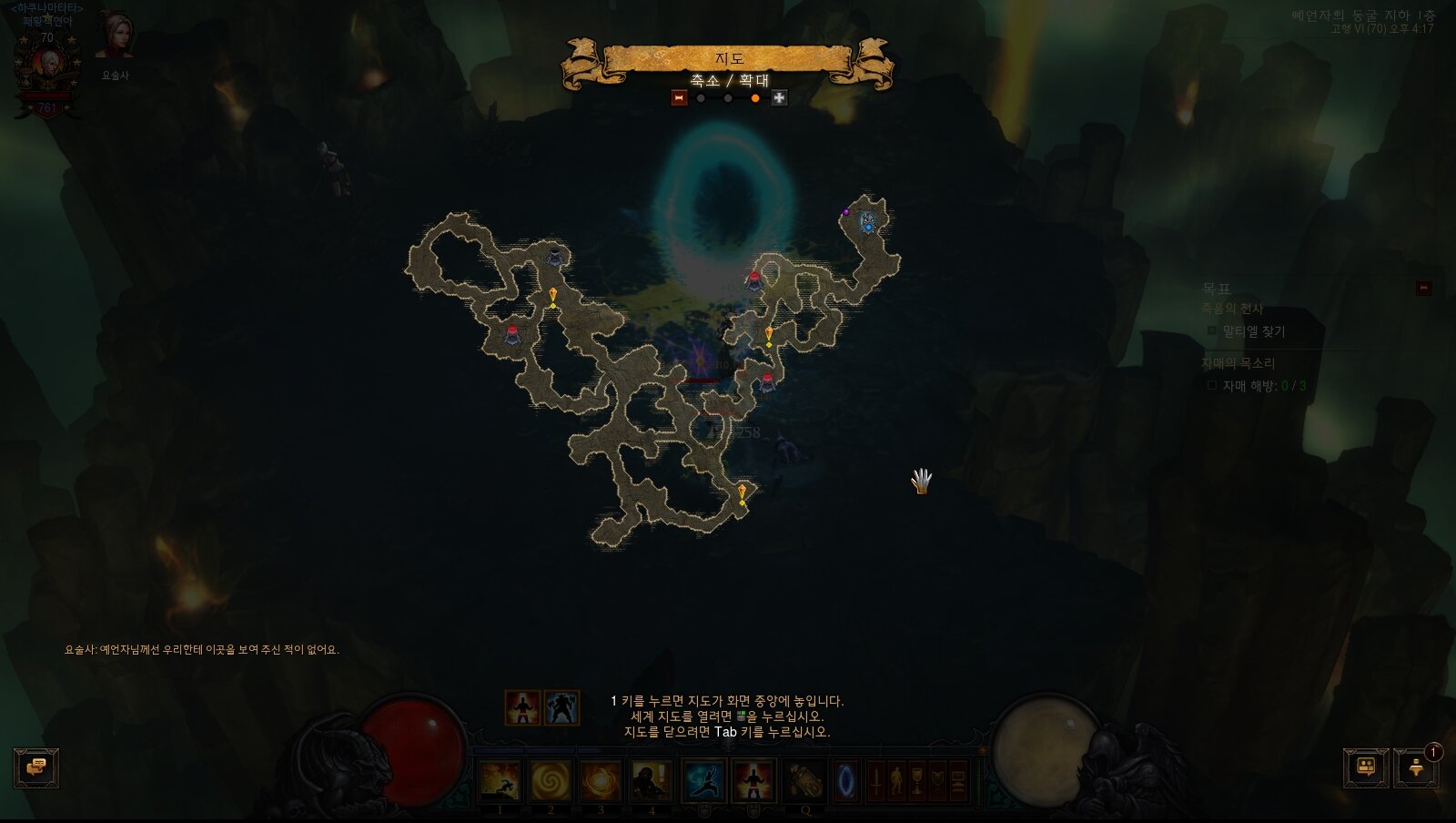Open the social friends list button
The image size is (1456, 823).
pyautogui.click(x=1365, y=768)
